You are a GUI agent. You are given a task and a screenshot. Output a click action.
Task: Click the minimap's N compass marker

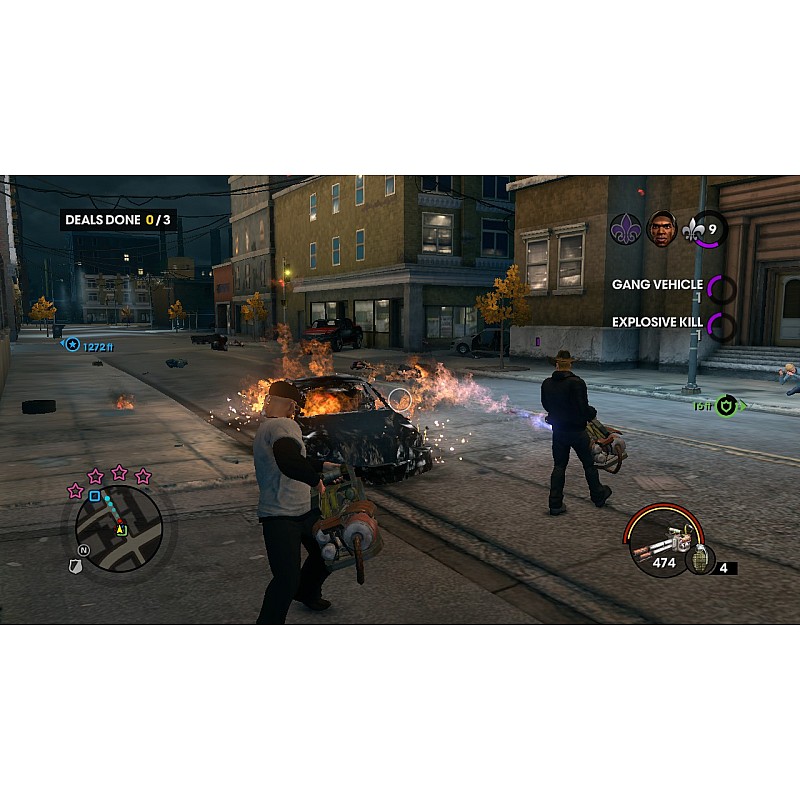(85, 551)
